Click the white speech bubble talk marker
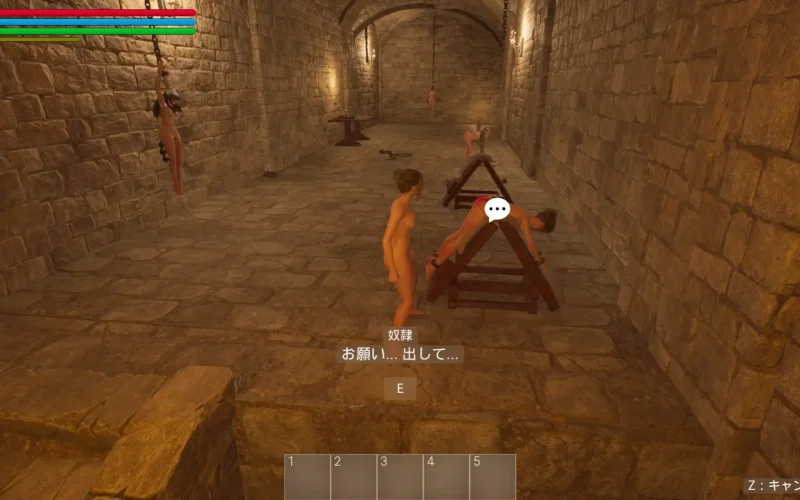Image resolution: width=800 pixels, height=500 pixels. (x=497, y=209)
